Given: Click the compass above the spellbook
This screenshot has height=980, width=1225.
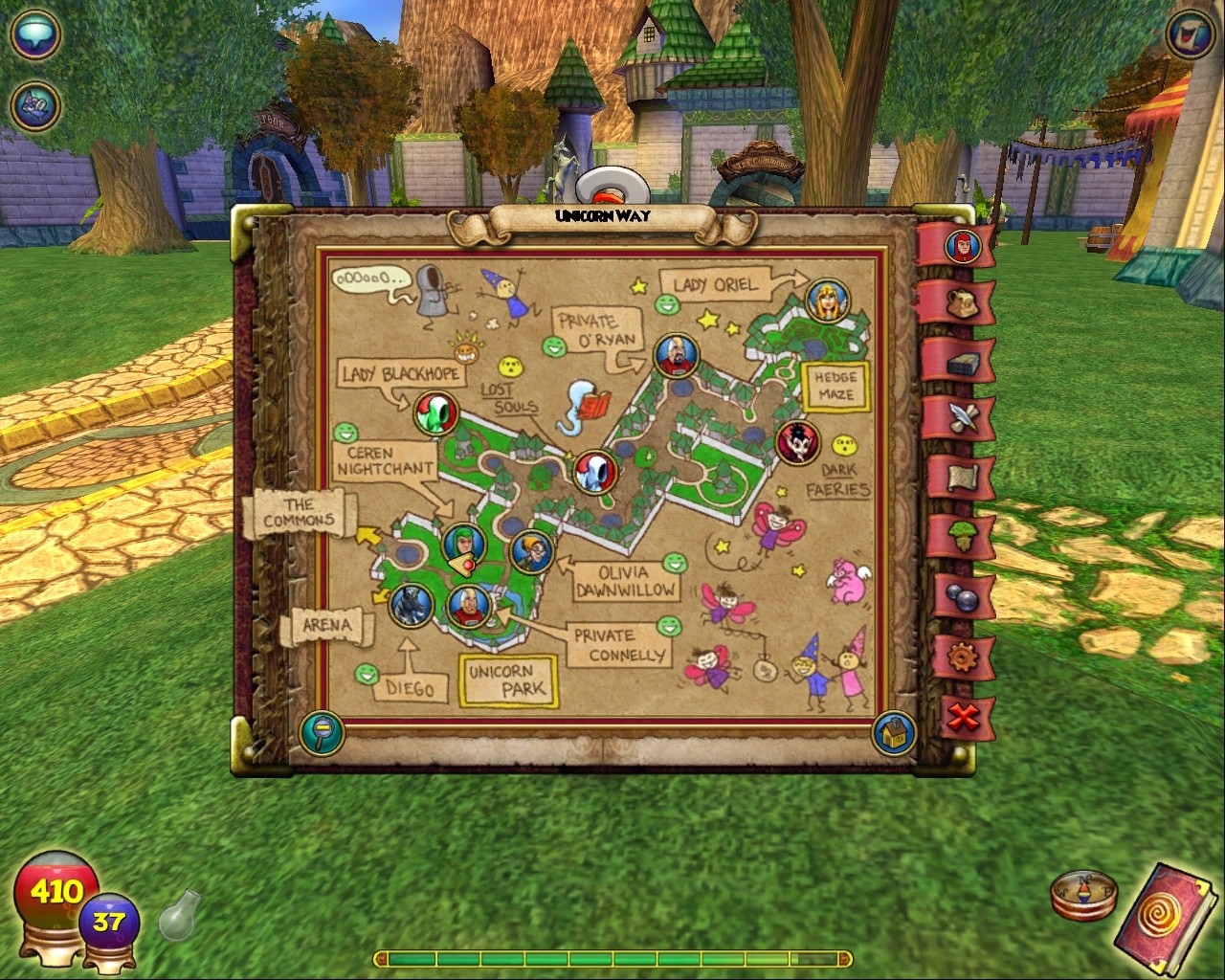Looking at the screenshot, I should click(x=1081, y=895).
